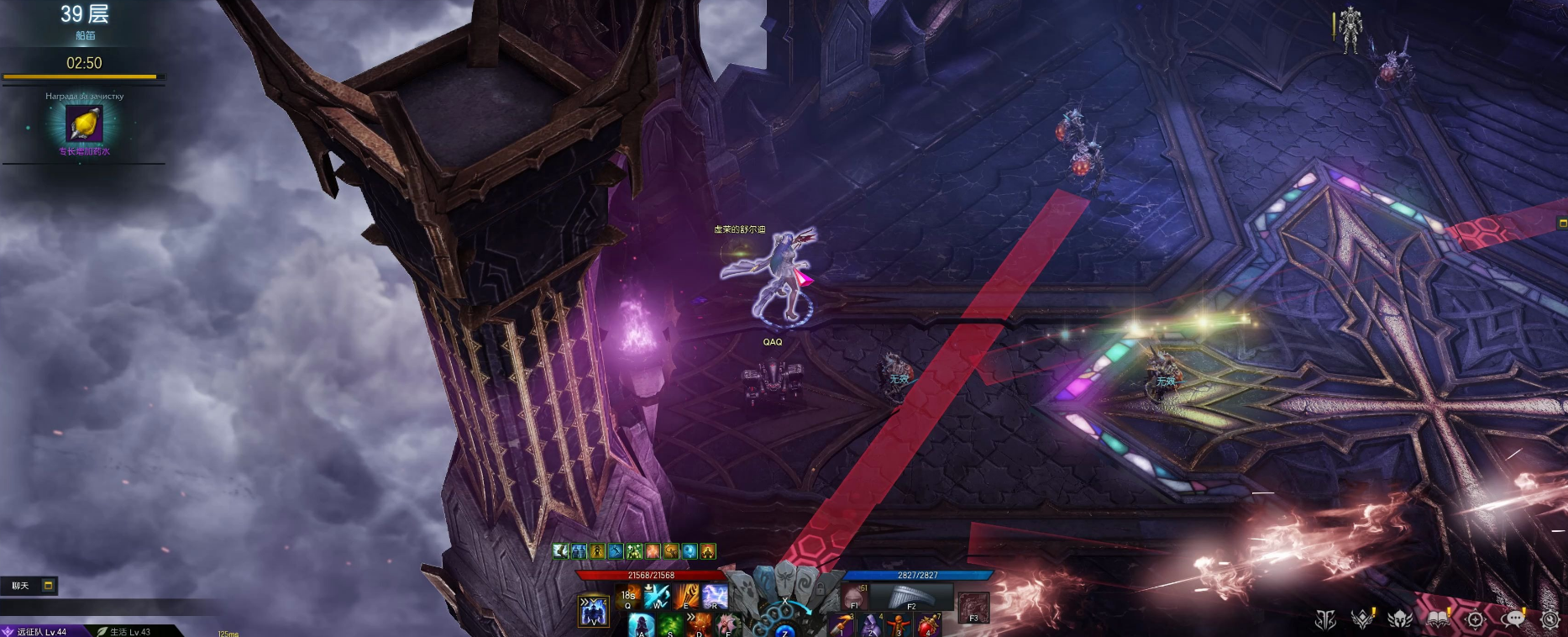Expand the chat window with the yellow button
Image resolution: width=1568 pixels, height=637 pixels.
[49, 585]
